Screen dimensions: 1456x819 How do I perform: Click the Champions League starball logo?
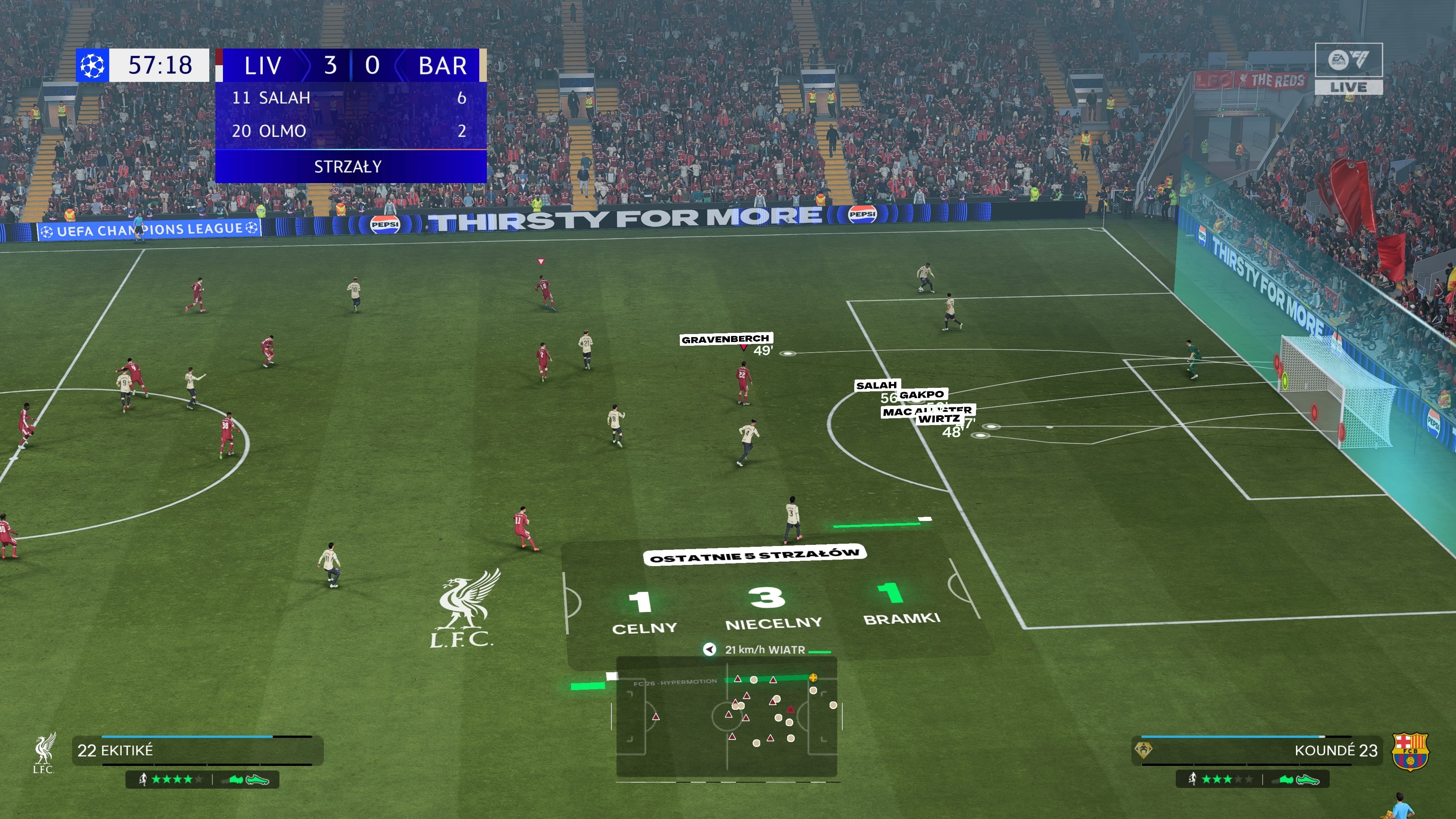tap(92, 66)
